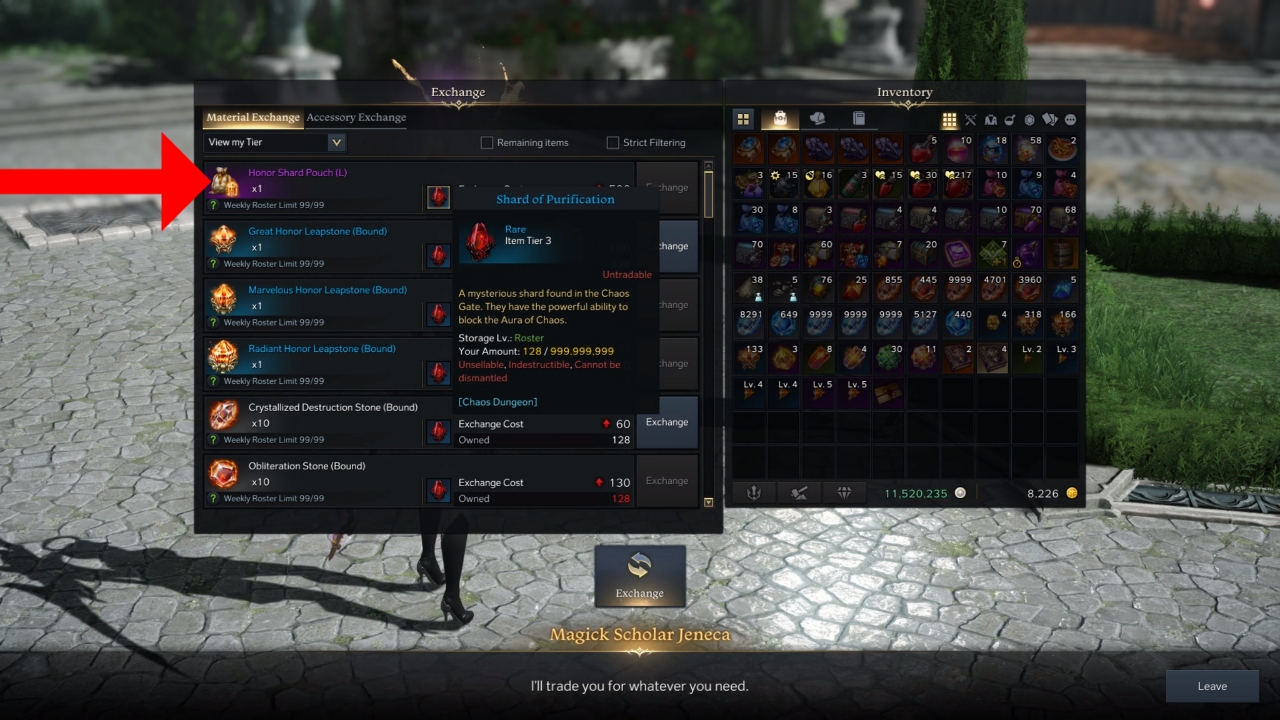Toggle the grid view icon in Exchange panel
This screenshot has width=1280, height=720.
(948, 119)
